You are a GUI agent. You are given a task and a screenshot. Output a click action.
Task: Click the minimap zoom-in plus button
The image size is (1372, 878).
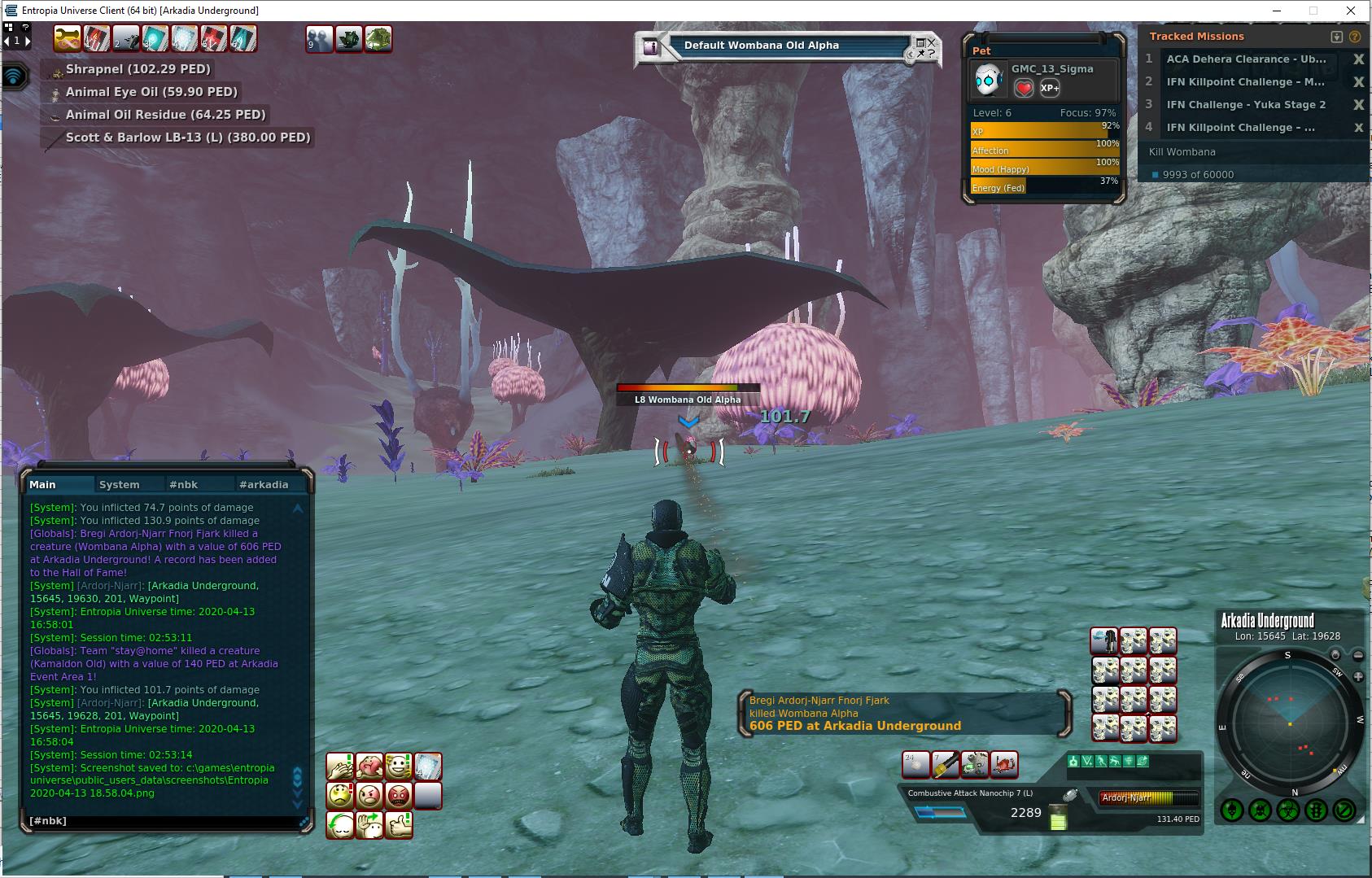[x=1357, y=676]
